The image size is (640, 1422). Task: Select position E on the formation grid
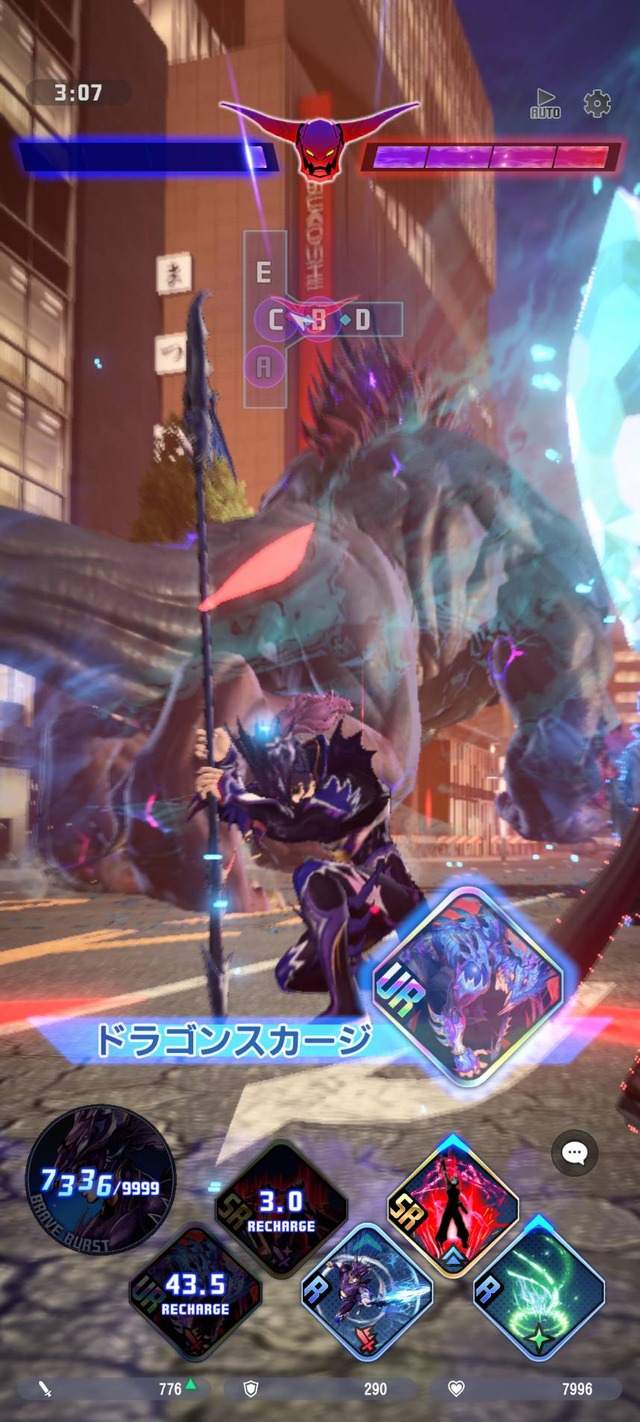(x=264, y=273)
